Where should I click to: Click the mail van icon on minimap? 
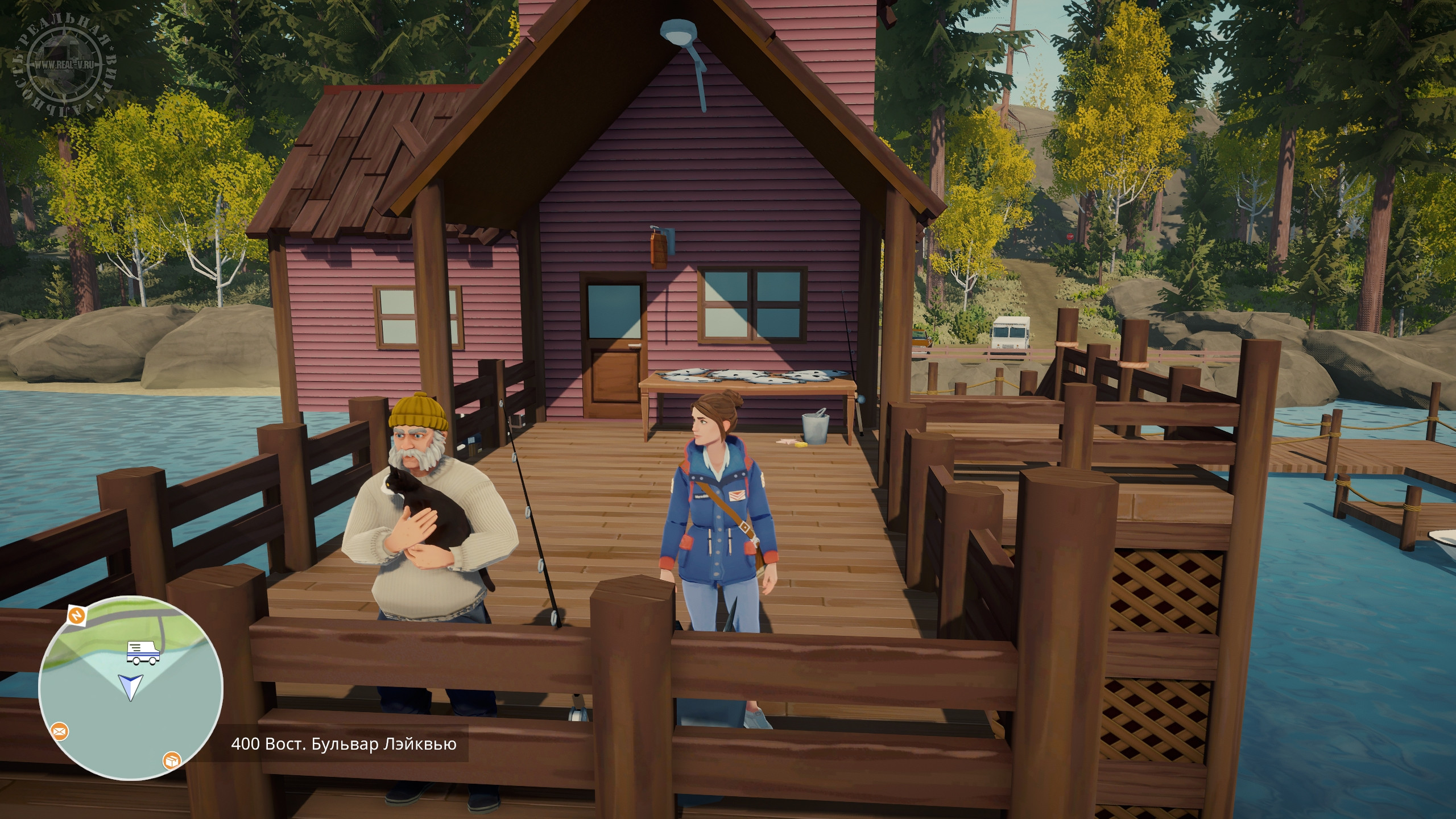tap(143, 653)
